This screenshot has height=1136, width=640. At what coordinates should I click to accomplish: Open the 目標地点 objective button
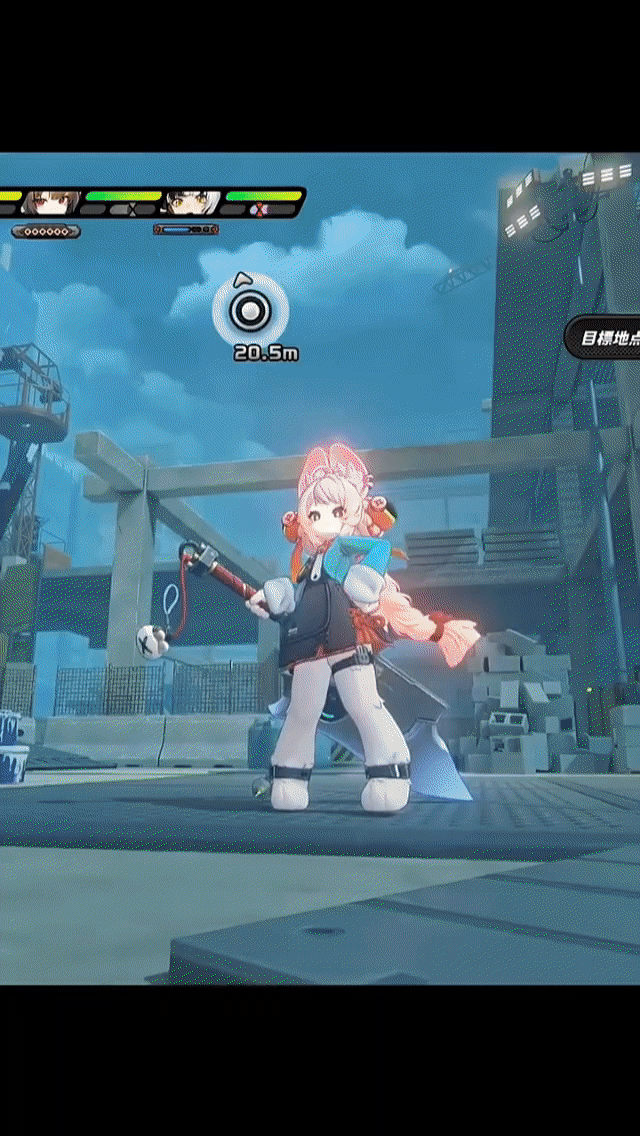coord(606,338)
